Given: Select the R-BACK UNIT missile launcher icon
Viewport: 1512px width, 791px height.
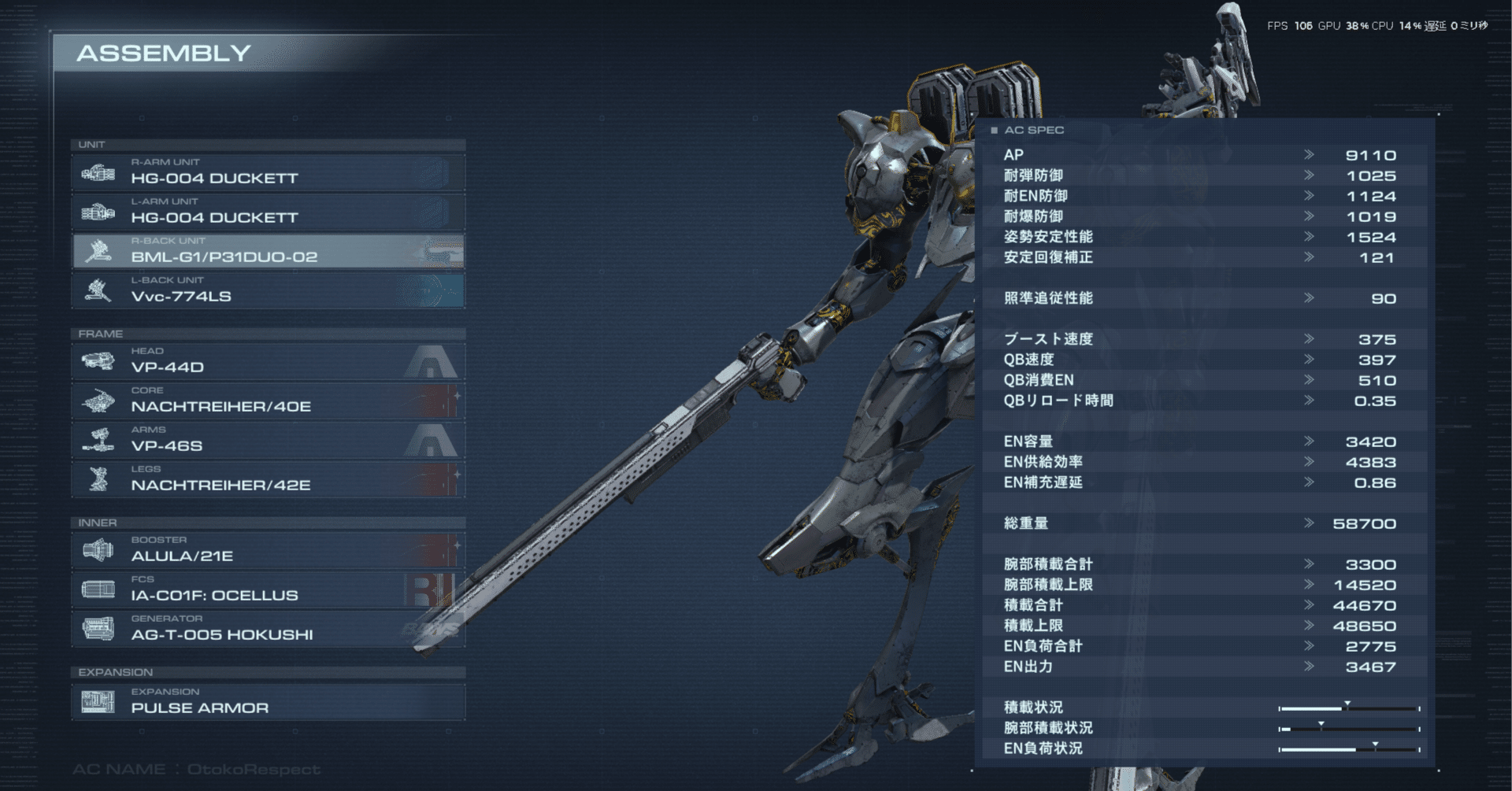Looking at the screenshot, I should 99,252.
